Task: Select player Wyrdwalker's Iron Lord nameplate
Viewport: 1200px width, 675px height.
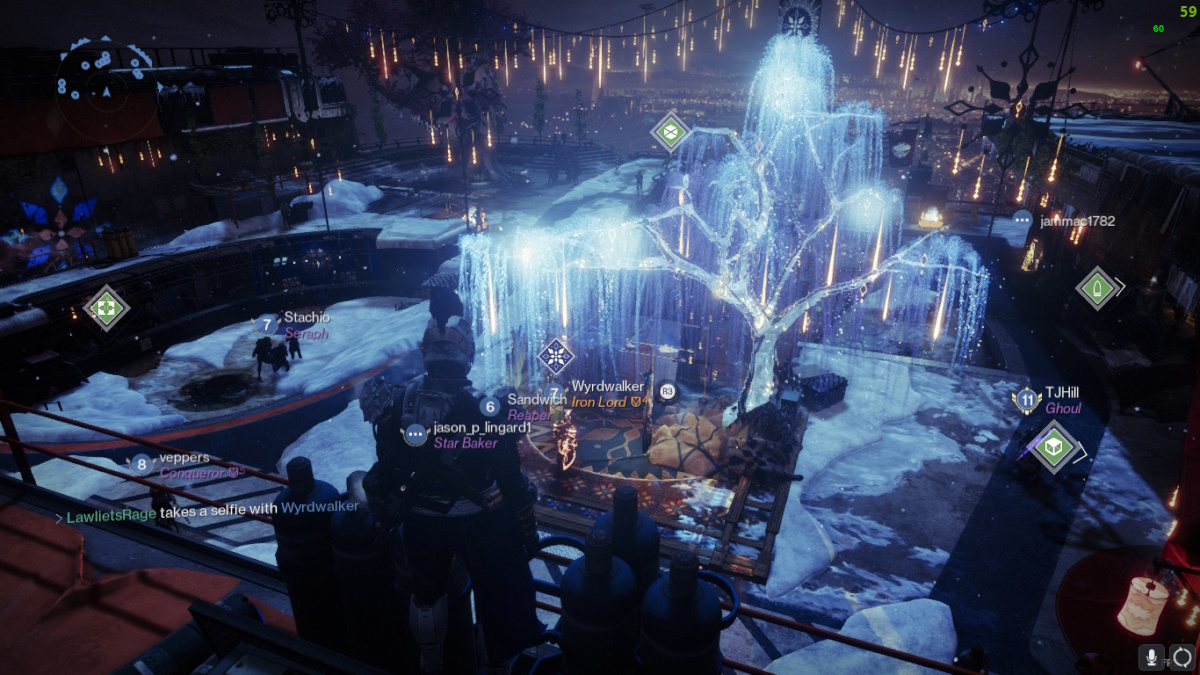Action: coord(608,394)
